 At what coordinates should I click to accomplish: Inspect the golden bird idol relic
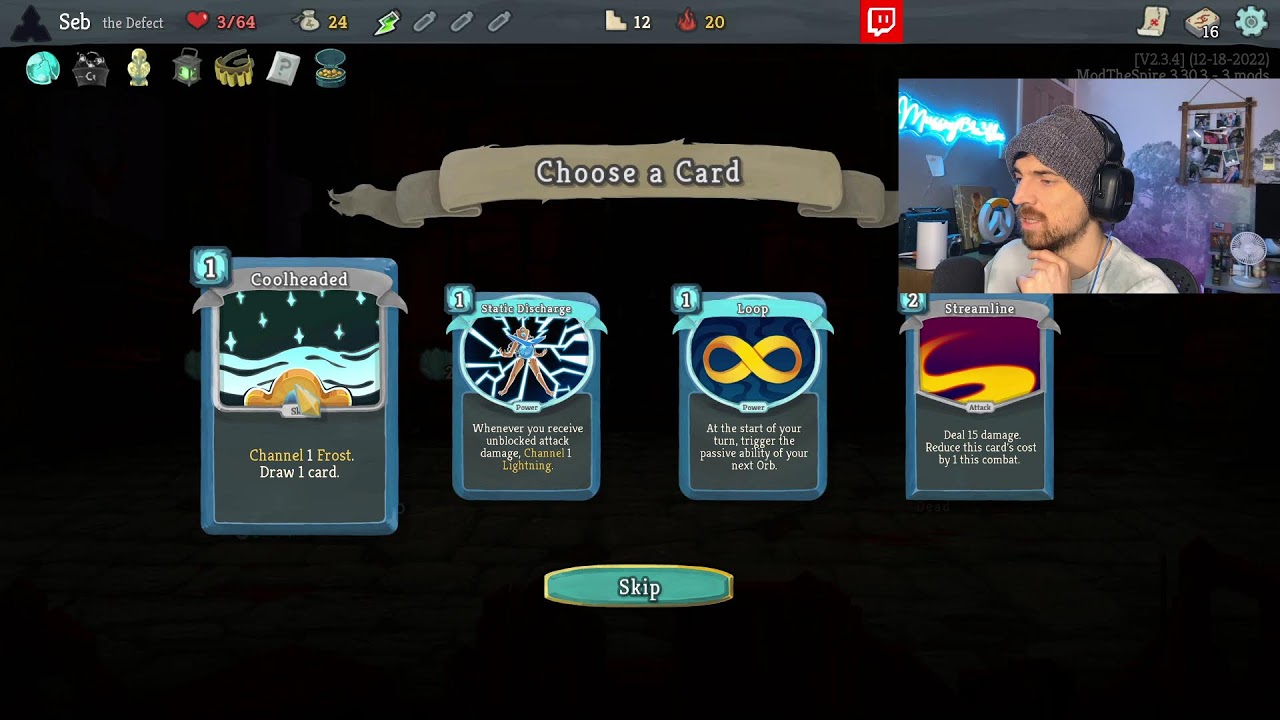click(x=139, y=69)
